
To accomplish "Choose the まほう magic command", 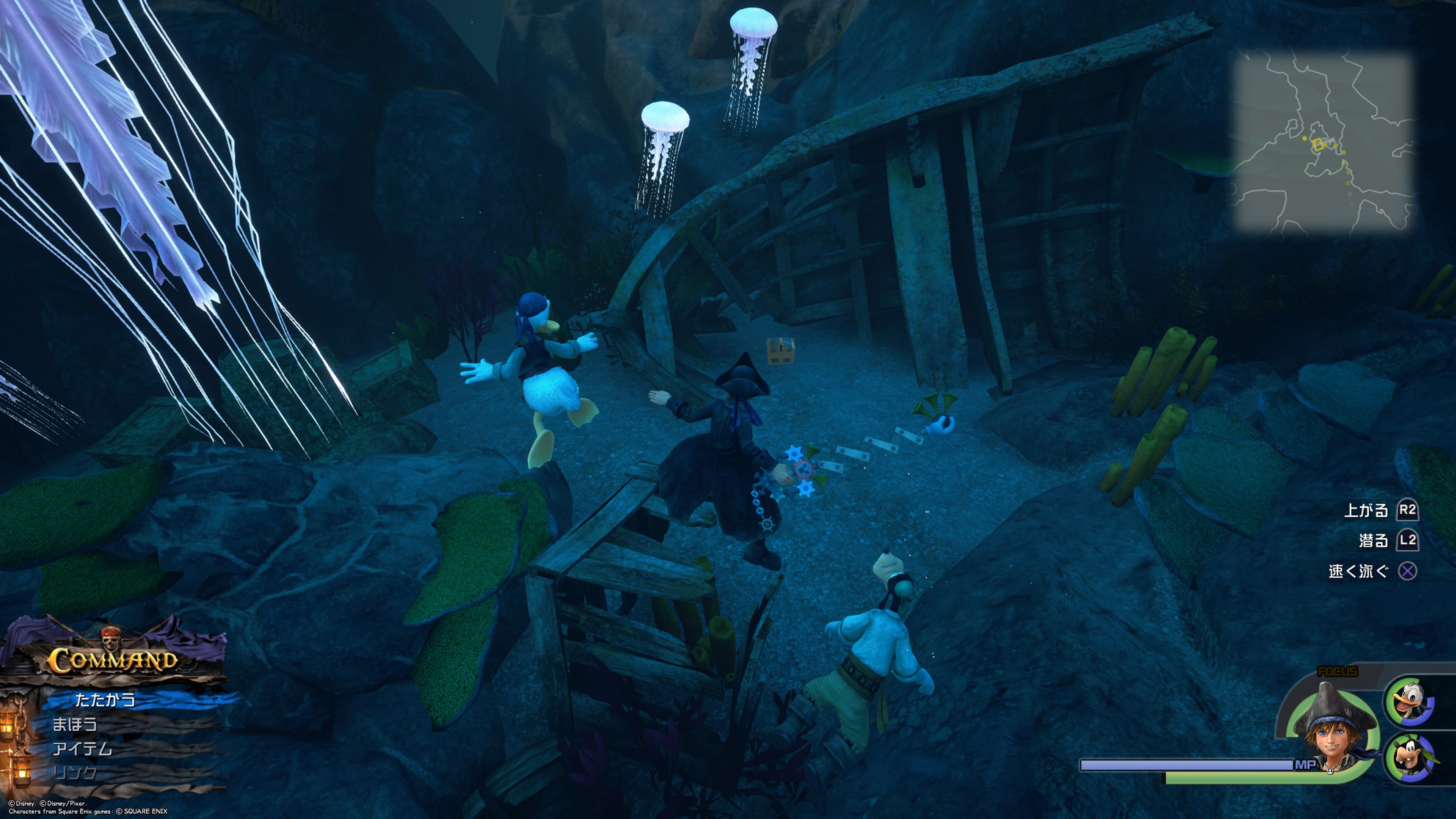I will [75, 725].
